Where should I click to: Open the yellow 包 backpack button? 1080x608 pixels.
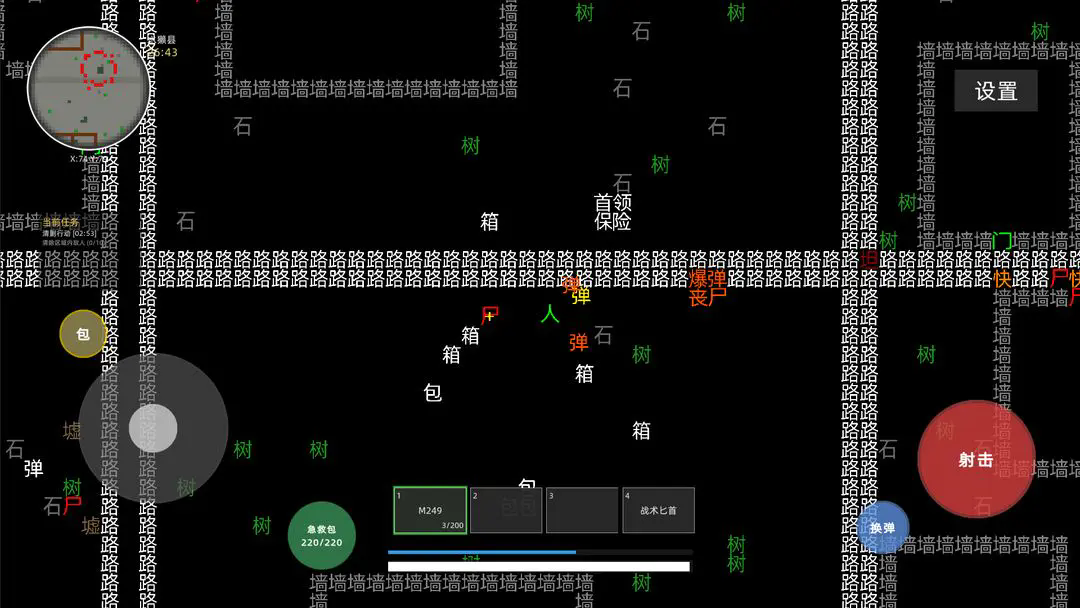click(83, 334)
